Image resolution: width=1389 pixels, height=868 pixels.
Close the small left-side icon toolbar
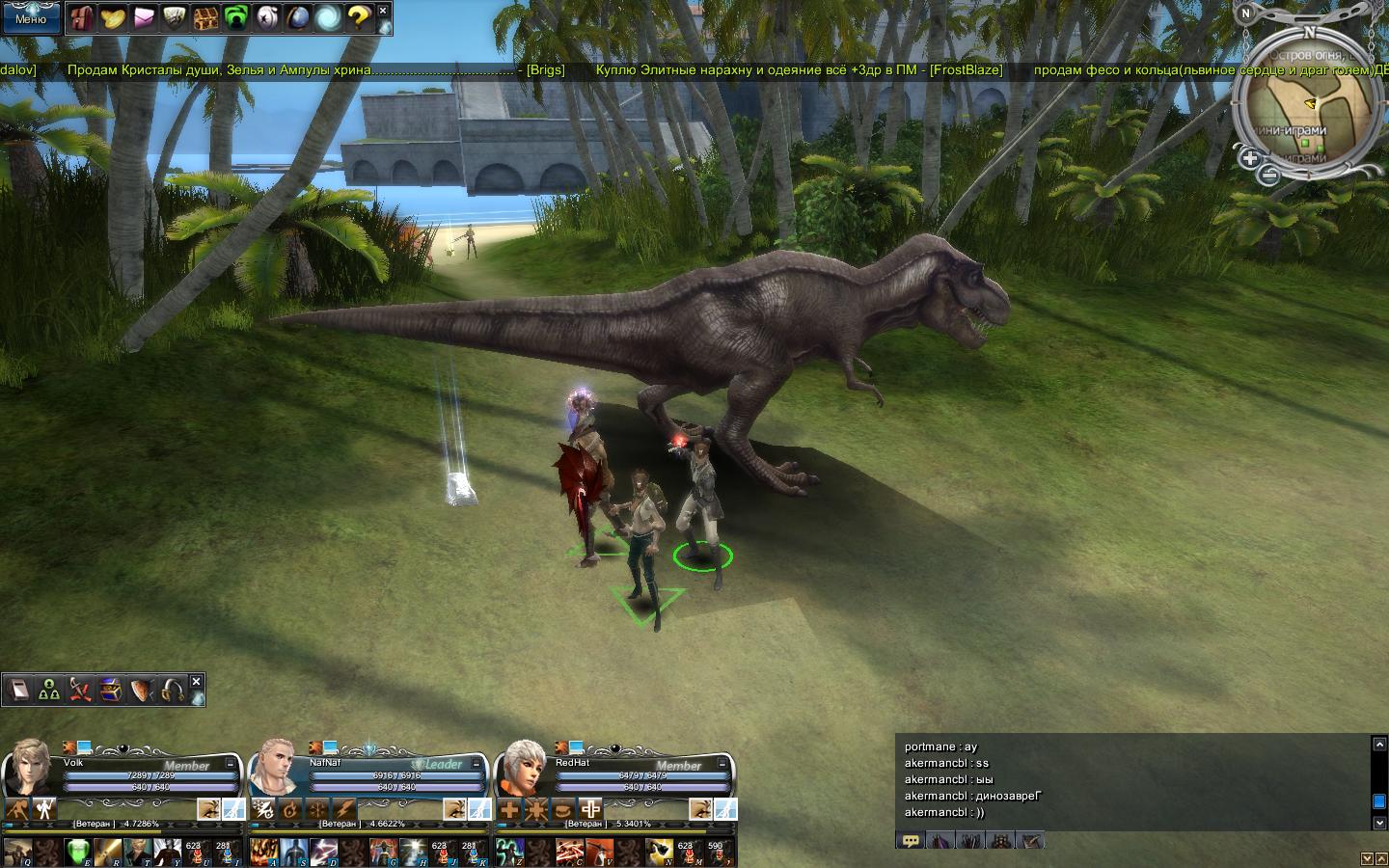[196, 682]
